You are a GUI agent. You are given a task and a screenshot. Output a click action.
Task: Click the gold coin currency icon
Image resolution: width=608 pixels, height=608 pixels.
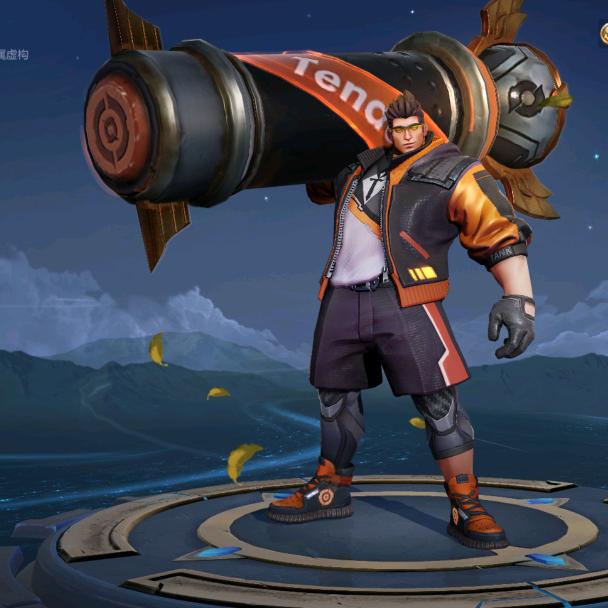[x=604, y=33]
